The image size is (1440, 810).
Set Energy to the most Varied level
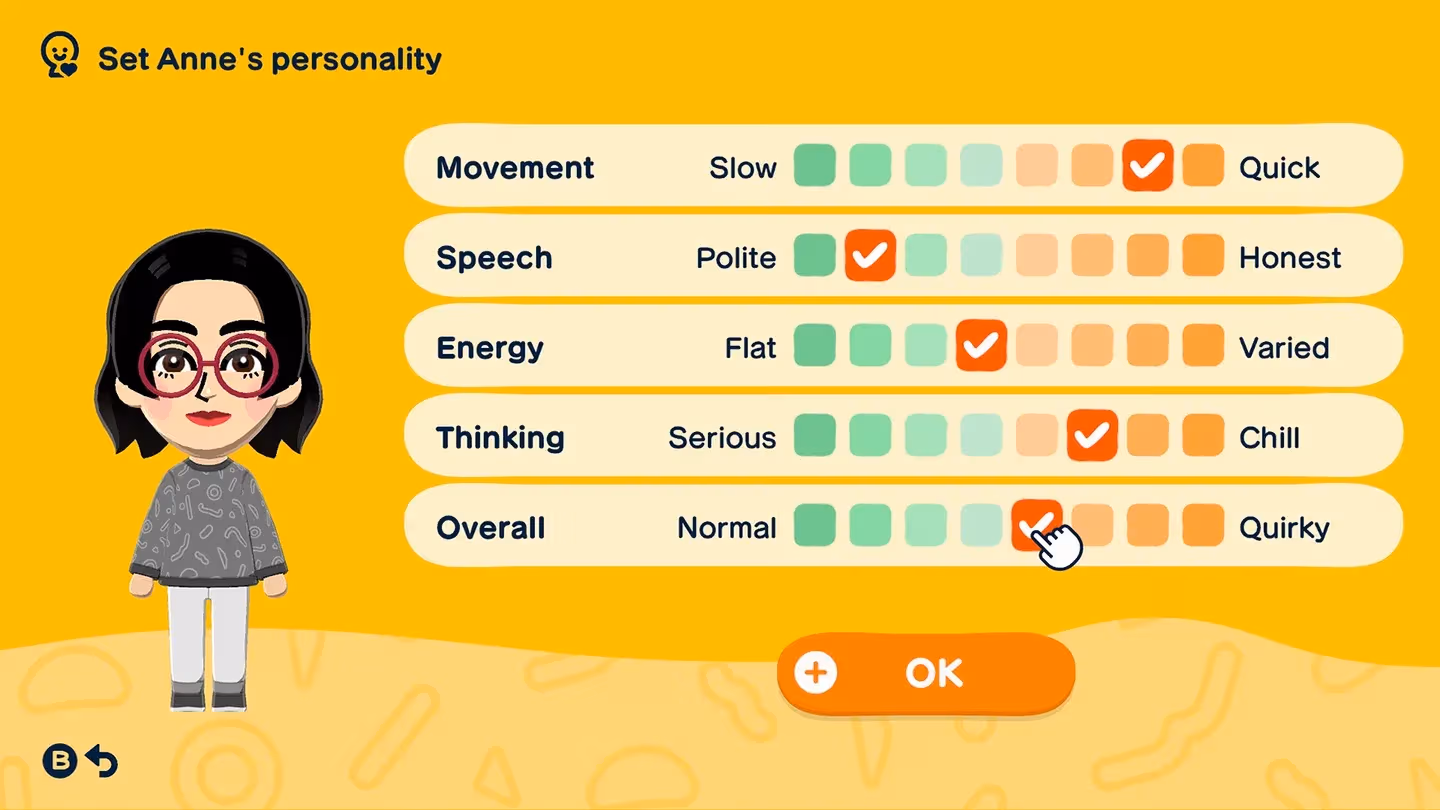tap(1203, 346)
